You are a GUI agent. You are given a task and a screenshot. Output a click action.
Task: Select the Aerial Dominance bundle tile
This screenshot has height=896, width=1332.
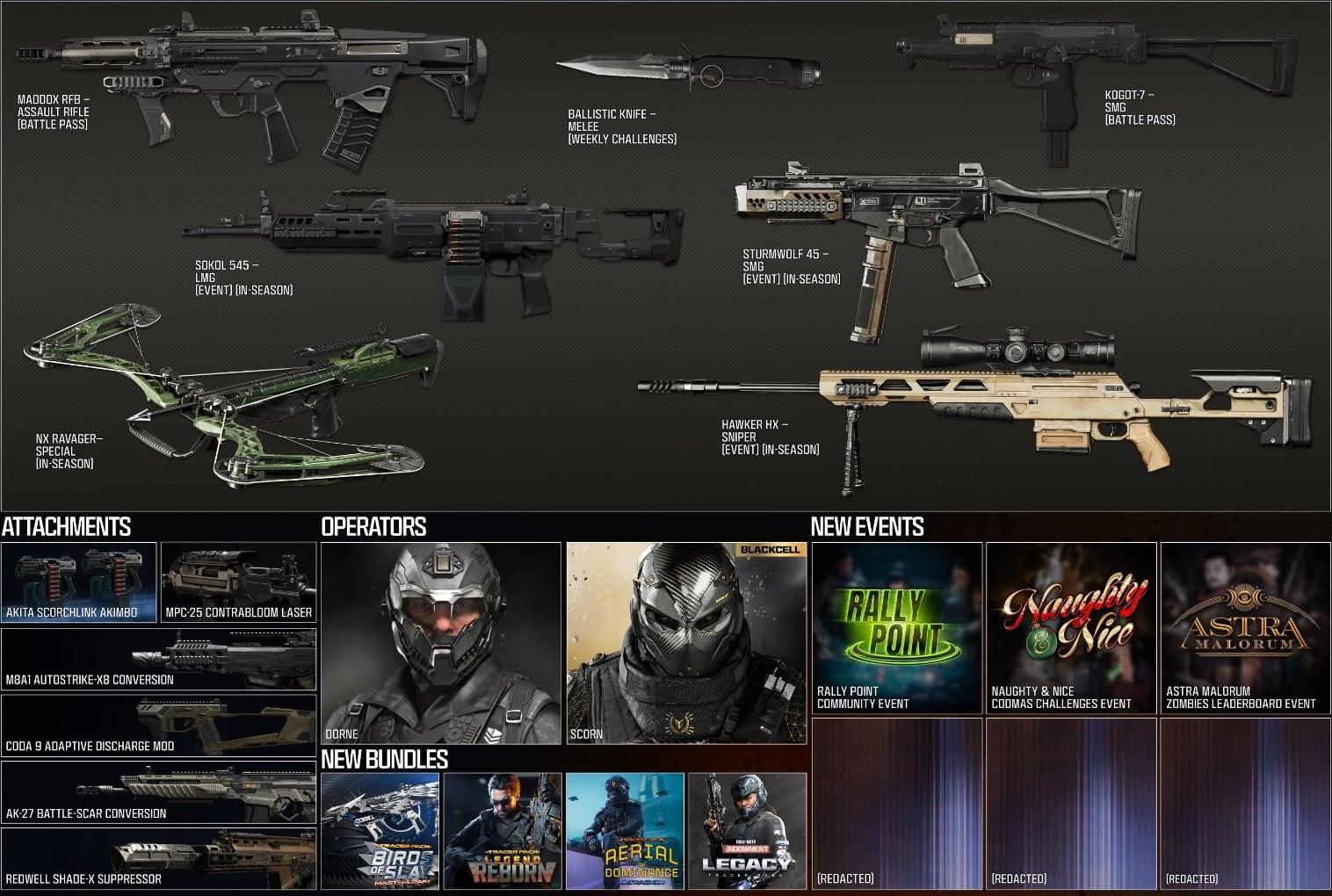(x=625, y=831)
